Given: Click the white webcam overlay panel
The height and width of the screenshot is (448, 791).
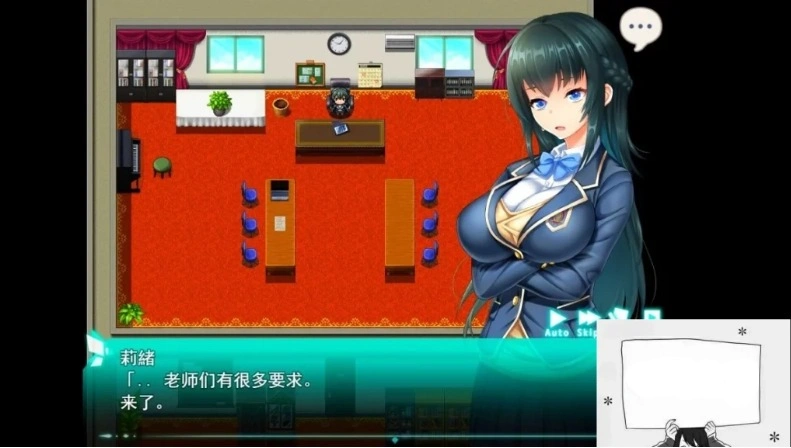Looking at the screenshot, I should (693, 383).
